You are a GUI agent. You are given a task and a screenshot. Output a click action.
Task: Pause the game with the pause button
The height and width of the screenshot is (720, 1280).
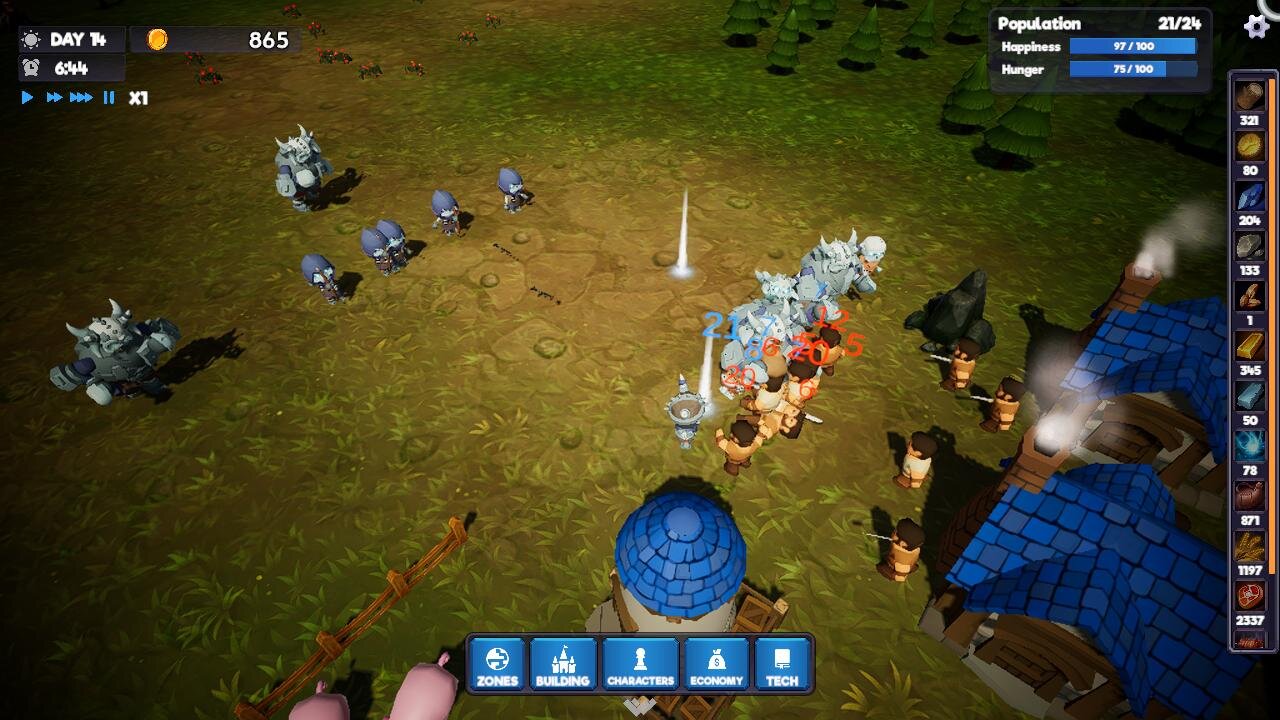[108, 98]
